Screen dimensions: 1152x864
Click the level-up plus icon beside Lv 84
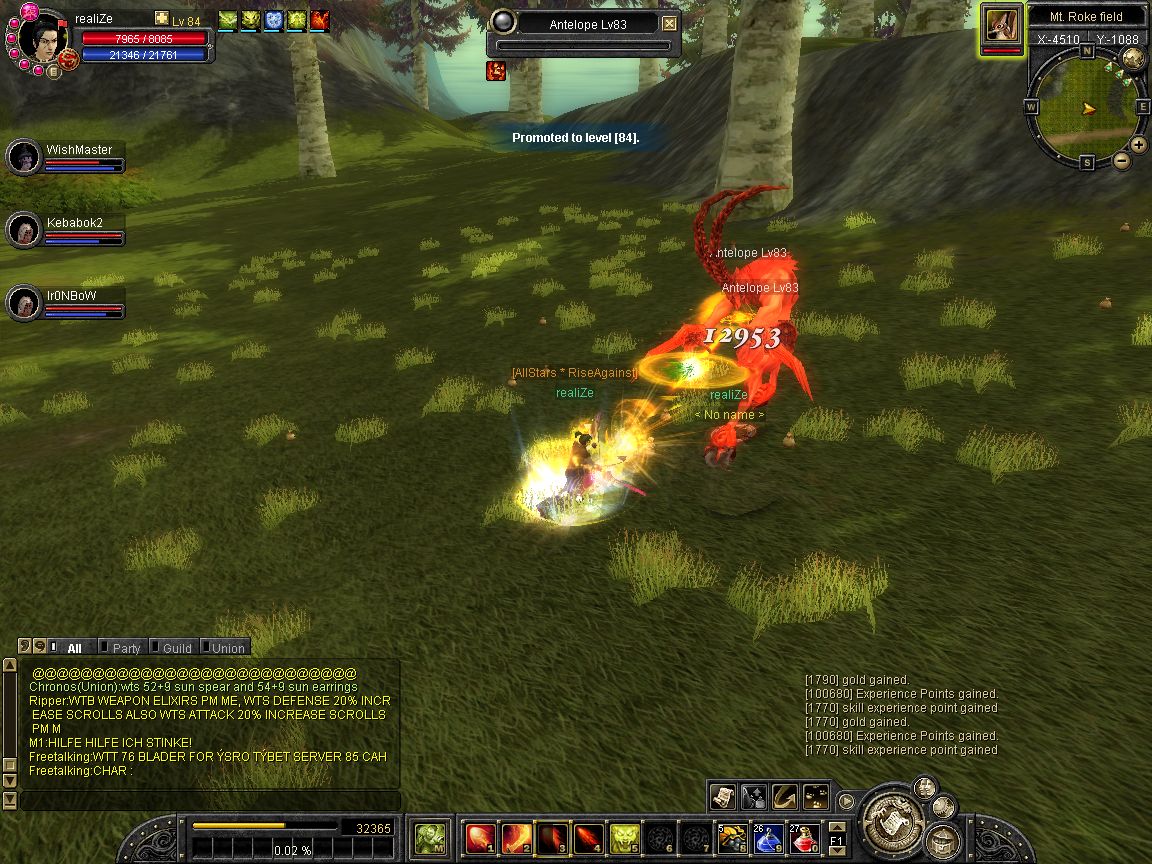[162, 18]
